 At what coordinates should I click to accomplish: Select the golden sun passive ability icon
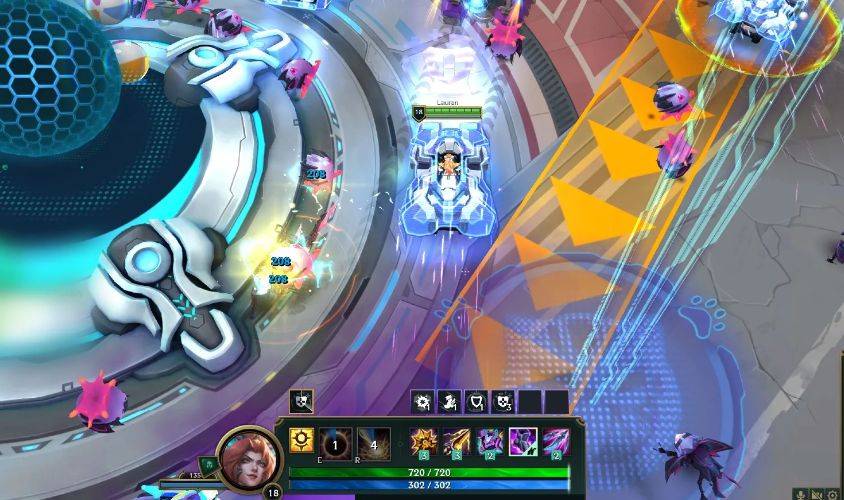(x=301, y=440)
